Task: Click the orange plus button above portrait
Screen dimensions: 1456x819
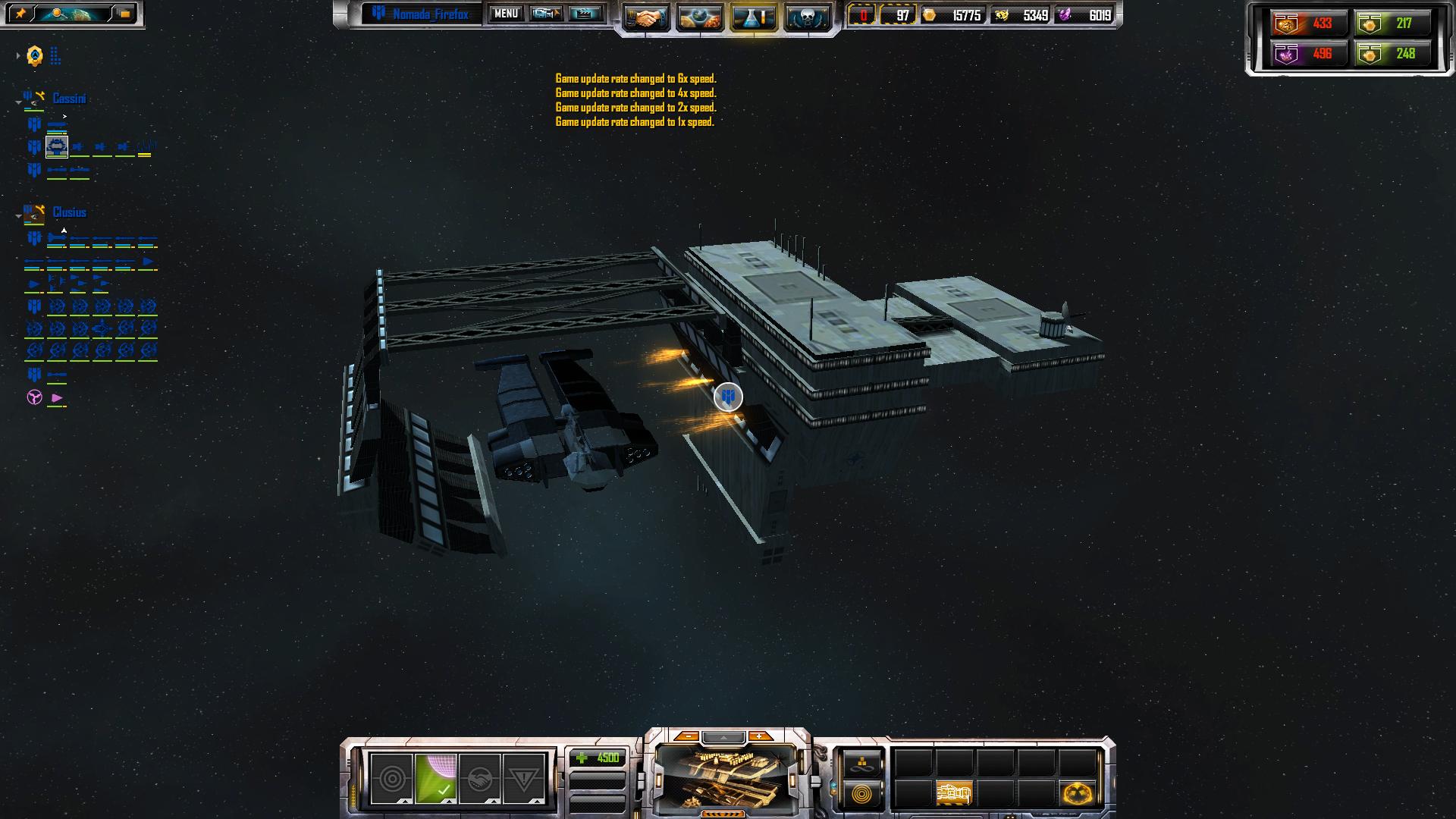Action: coord(759,736)
